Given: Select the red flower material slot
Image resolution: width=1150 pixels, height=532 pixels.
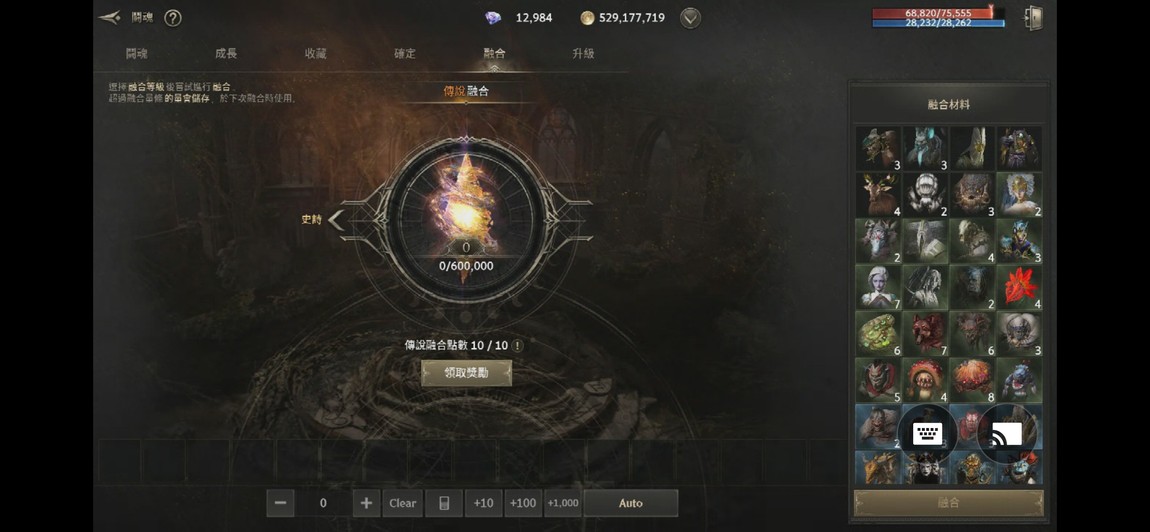Looking at the screenshot, I should point(1018,288).
